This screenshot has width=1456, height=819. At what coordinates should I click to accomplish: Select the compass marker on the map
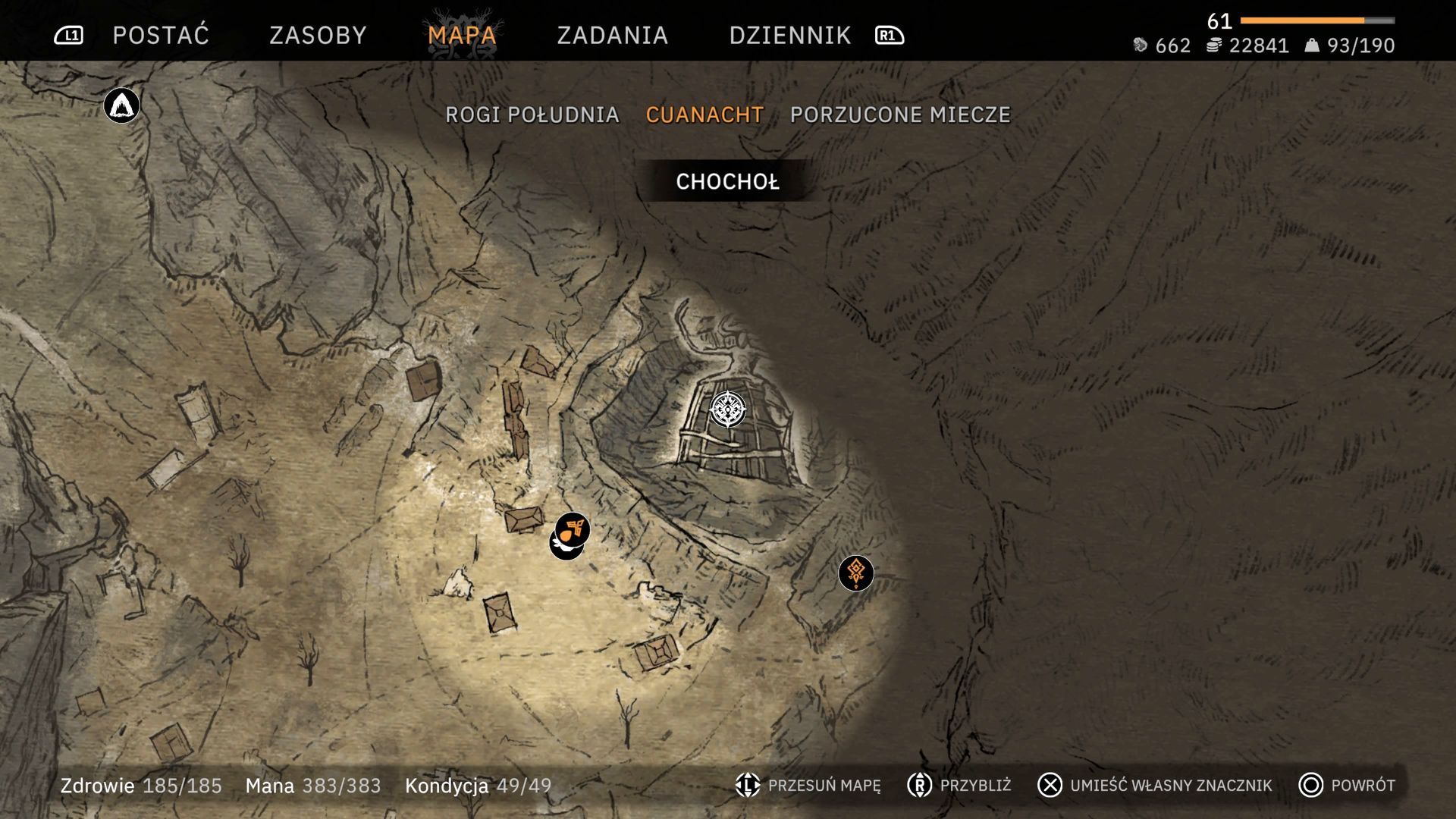click(727, 409)
